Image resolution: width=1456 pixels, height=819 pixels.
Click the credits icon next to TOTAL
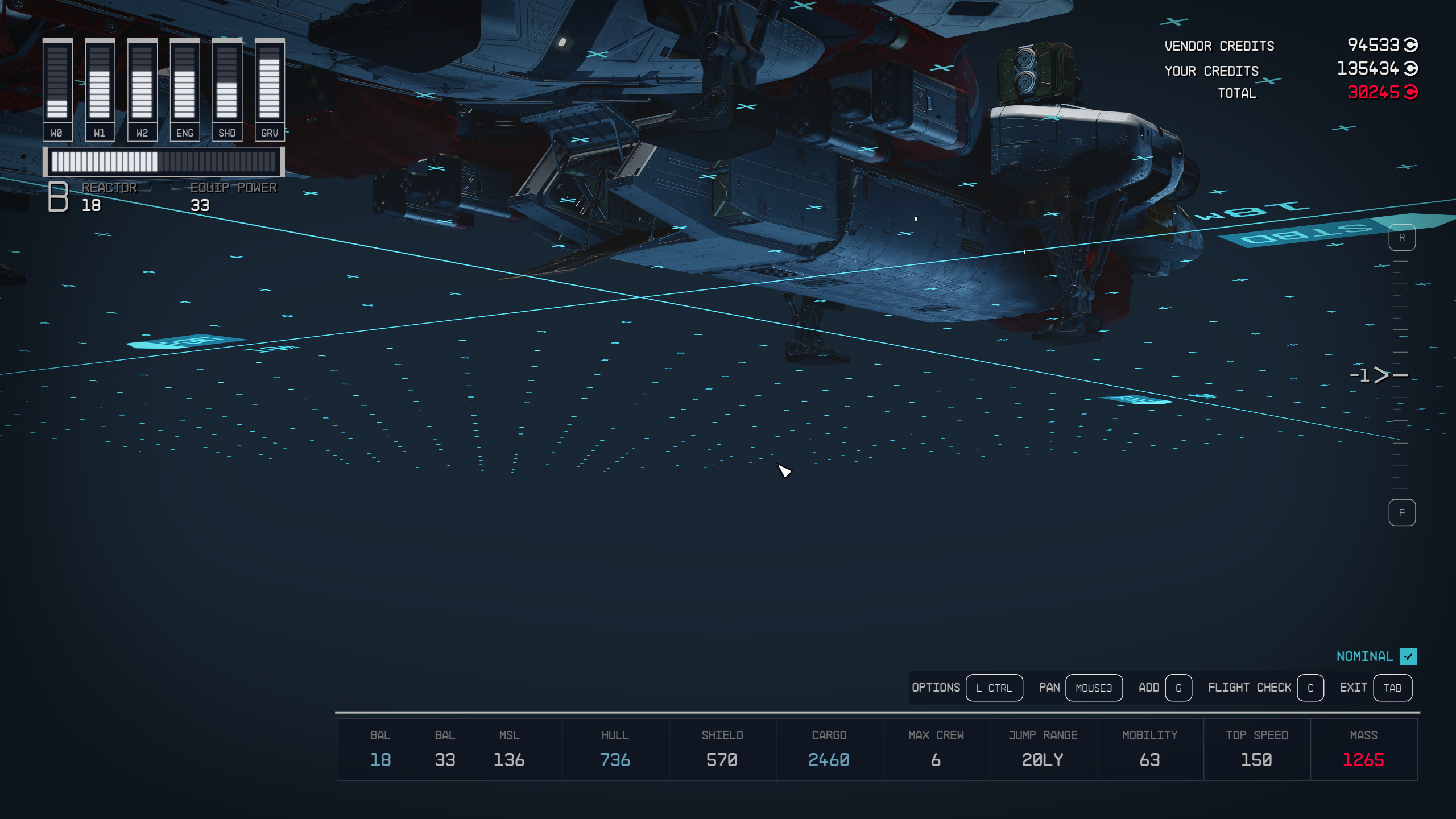pyautogui.click(x=1412, y=92)
